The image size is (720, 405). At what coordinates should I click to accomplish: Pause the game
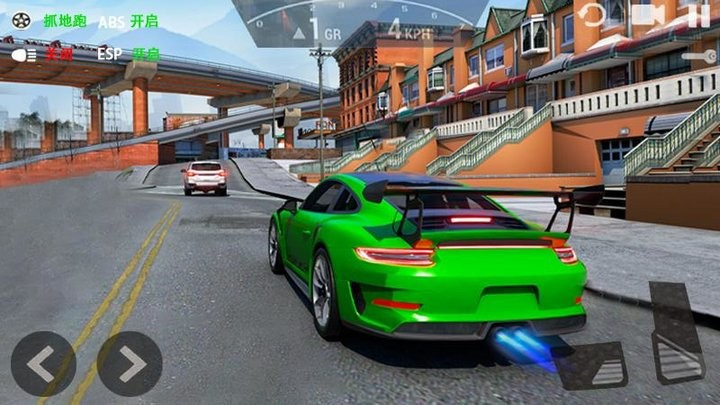pyautogui.click(x=698, y=15)
